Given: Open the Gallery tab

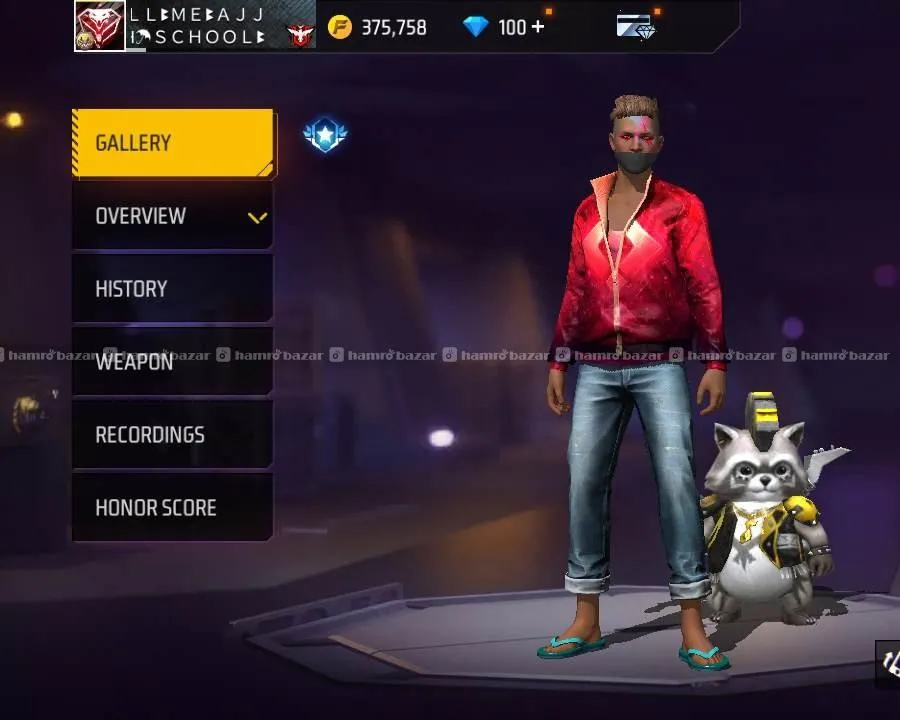Looking at the screenshot, I should click(173, 143).
